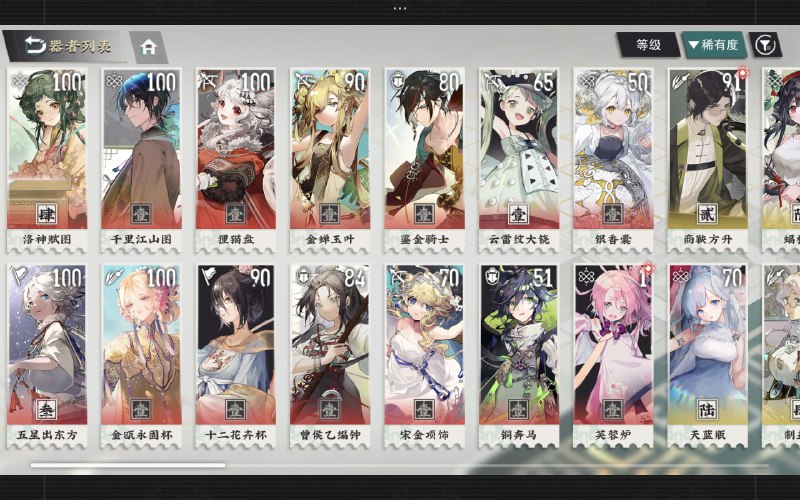Screen dimensions: 800x500
Task: Go back from the 器者列表 screen
Action: pos(35,45)
